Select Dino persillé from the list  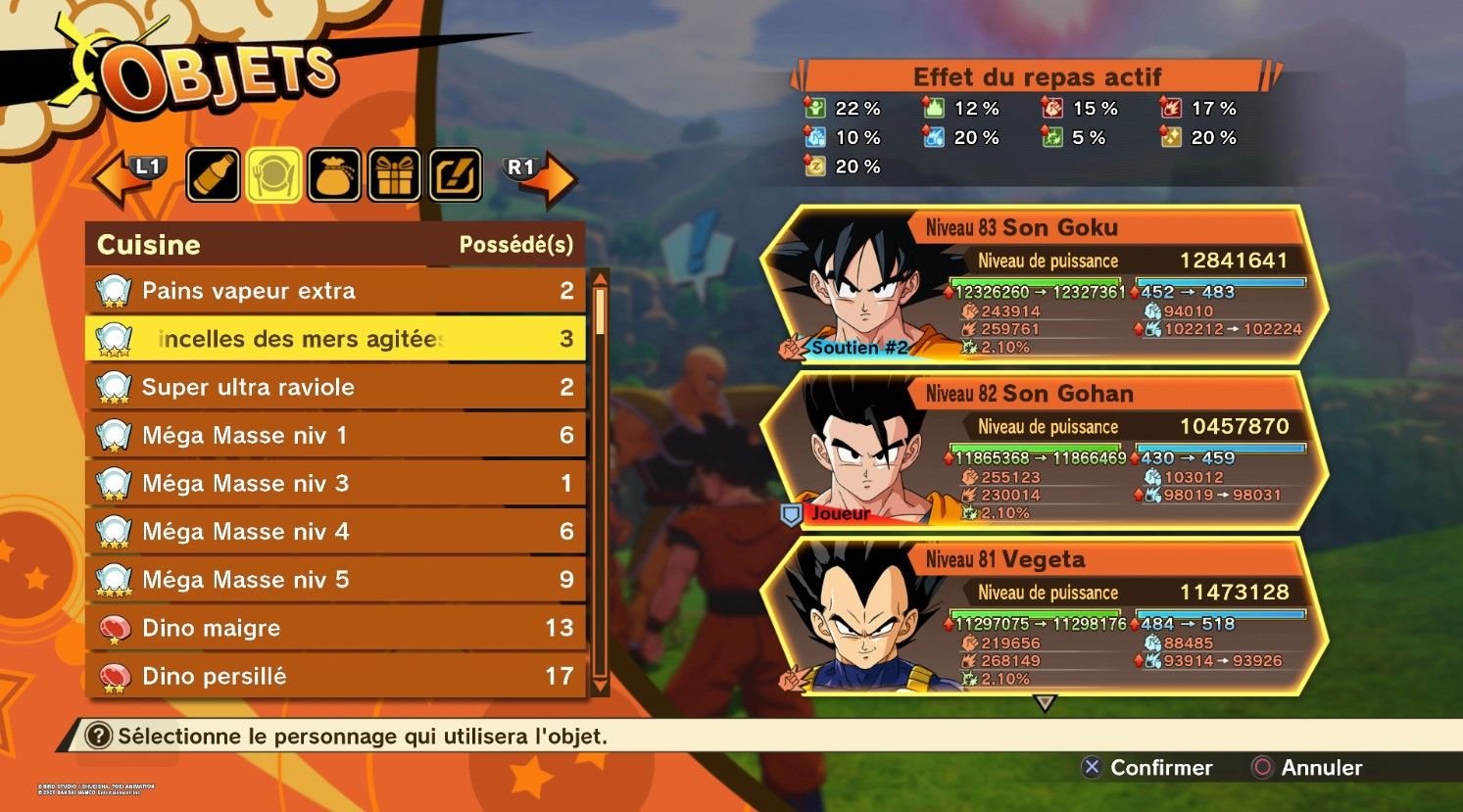pyautogui.click(x=335, y=676)
